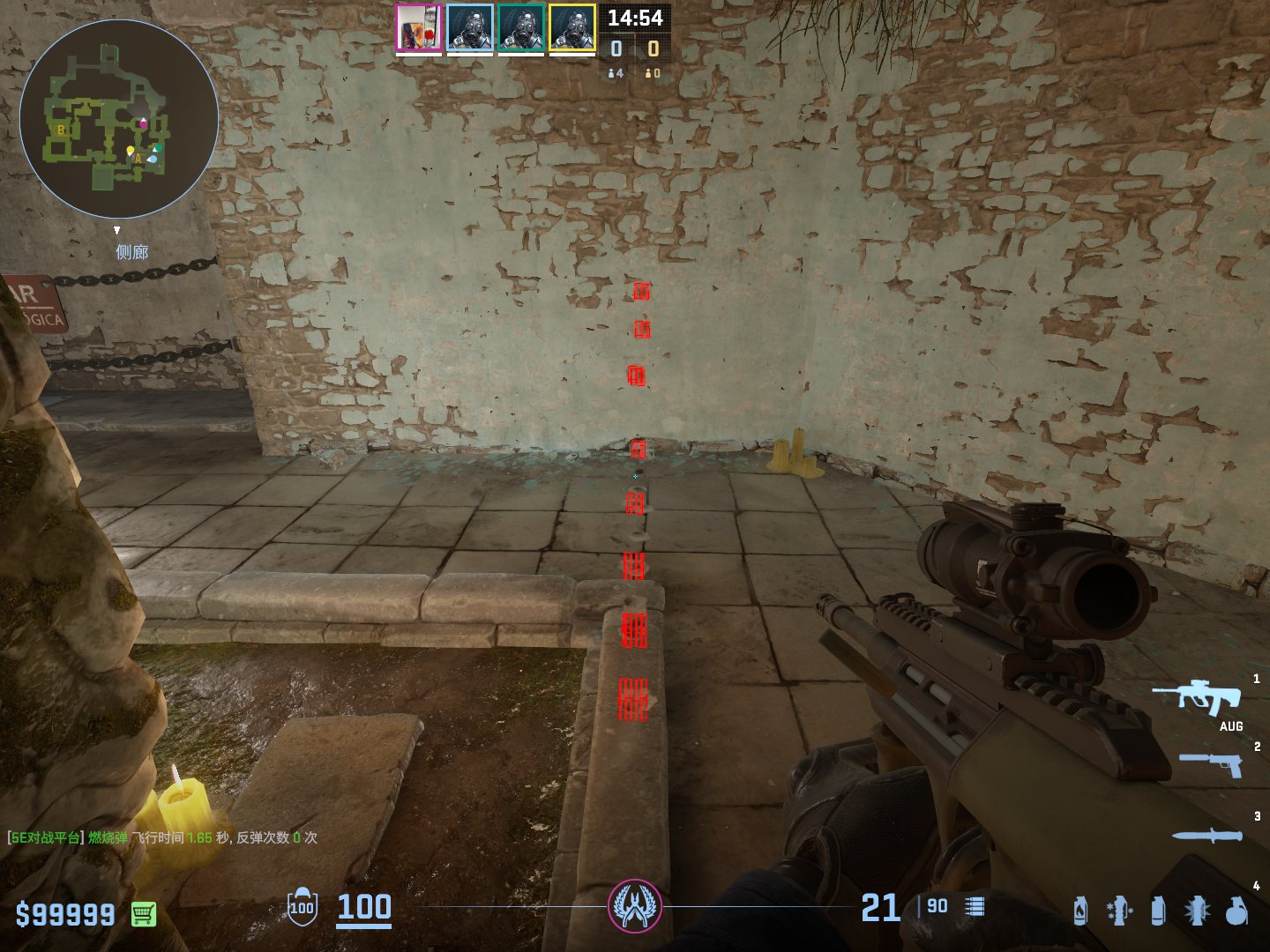Click the team emblem badge at bottom center
1270x952 pixels.
click(x=635, y=906)
